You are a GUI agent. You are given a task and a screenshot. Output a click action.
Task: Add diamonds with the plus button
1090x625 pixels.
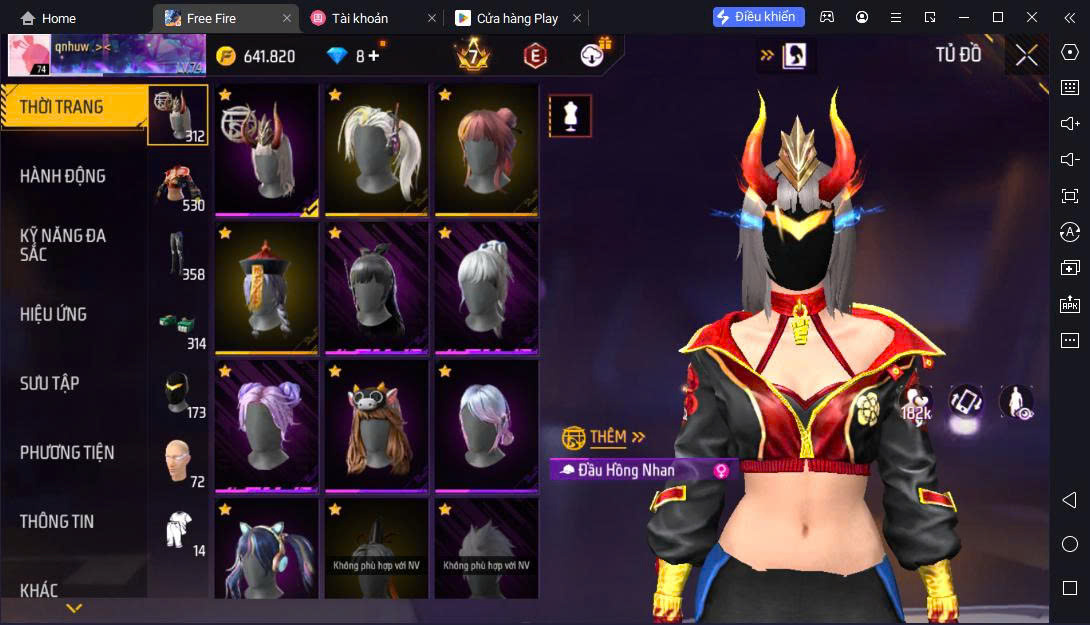374,56
